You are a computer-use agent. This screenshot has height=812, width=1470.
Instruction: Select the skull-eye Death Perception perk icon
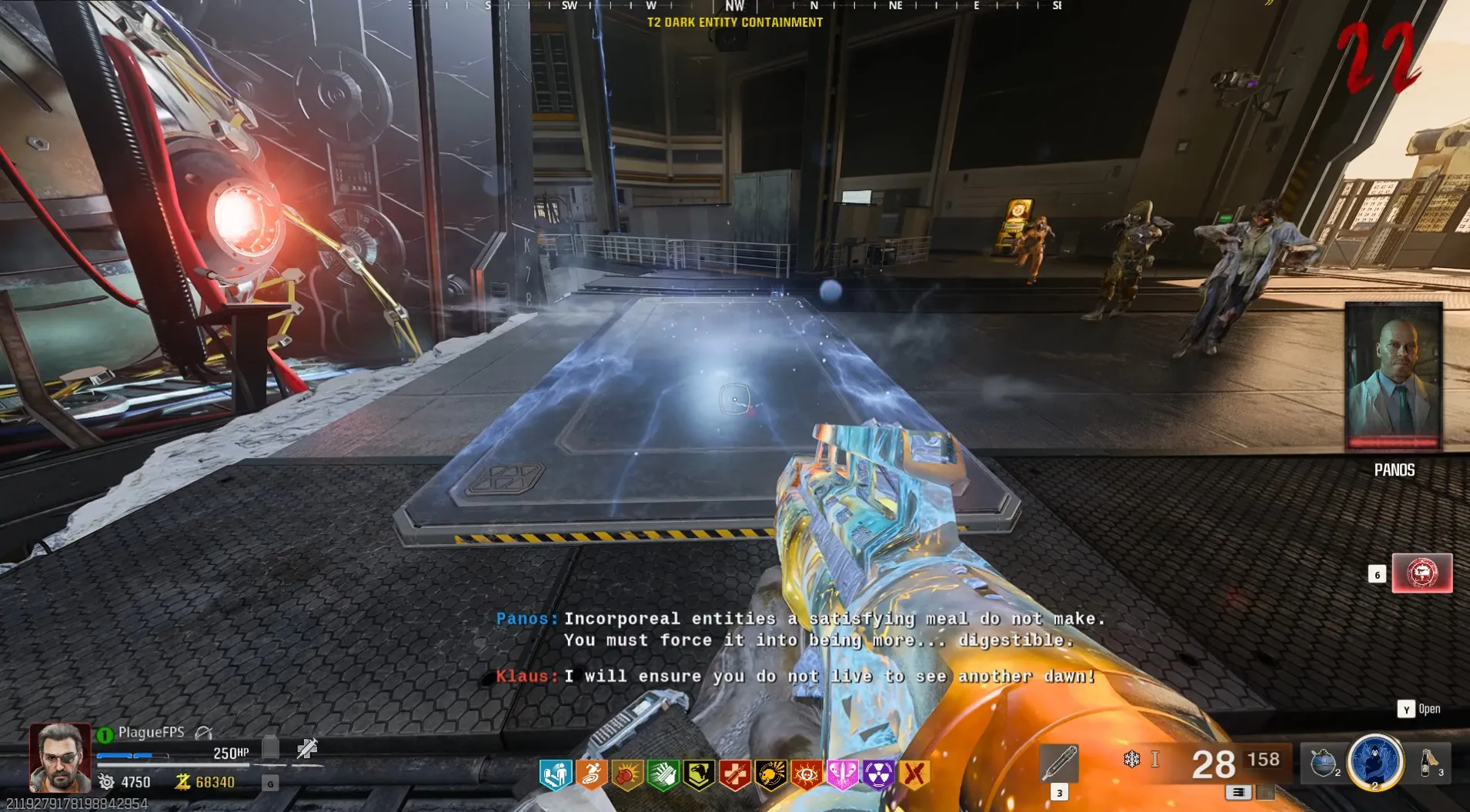(807, 775)
